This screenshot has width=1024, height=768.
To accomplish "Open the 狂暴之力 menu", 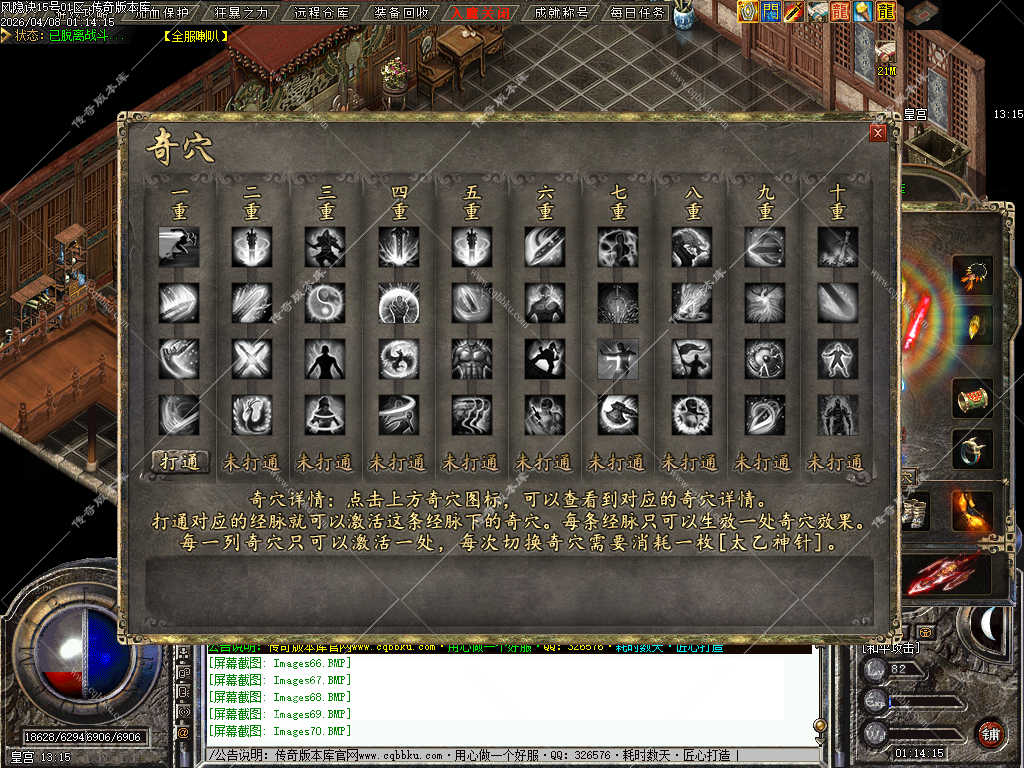I will tap(242, 13).
